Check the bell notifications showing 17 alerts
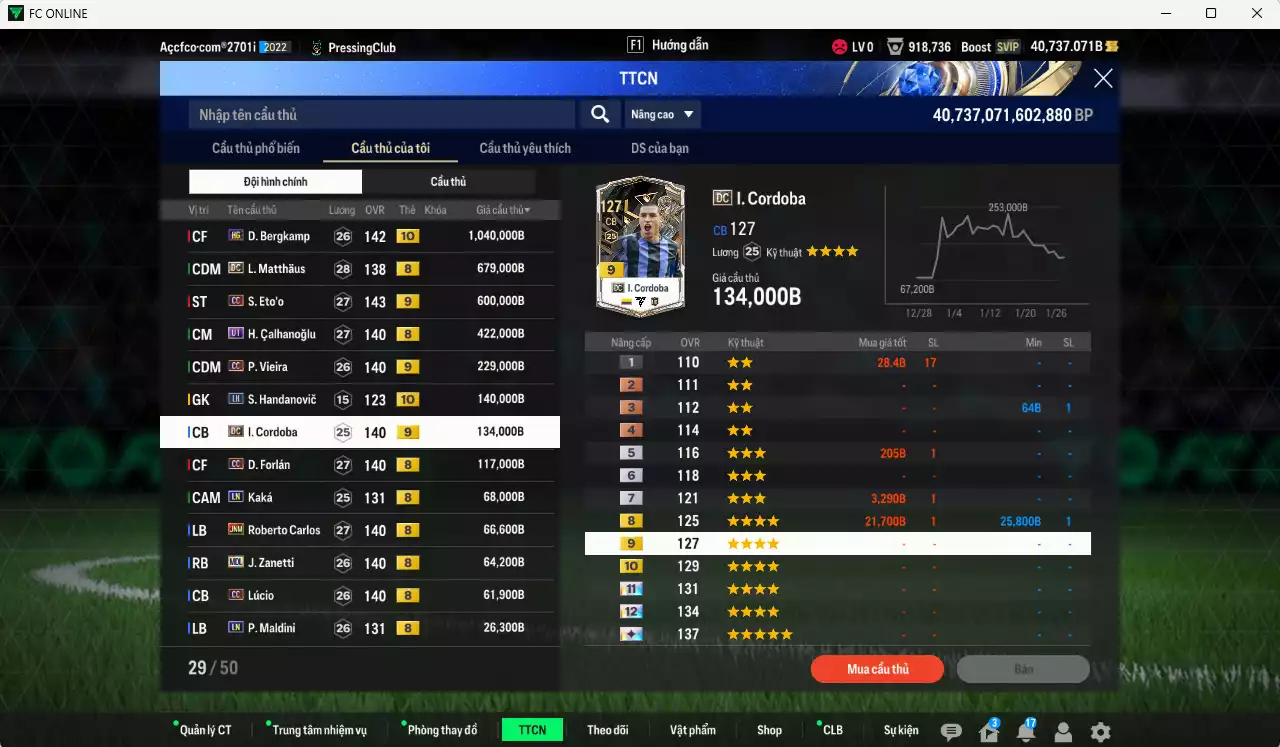The width and height of the screenshot is (1280, 747). (x=1025, y=731)
